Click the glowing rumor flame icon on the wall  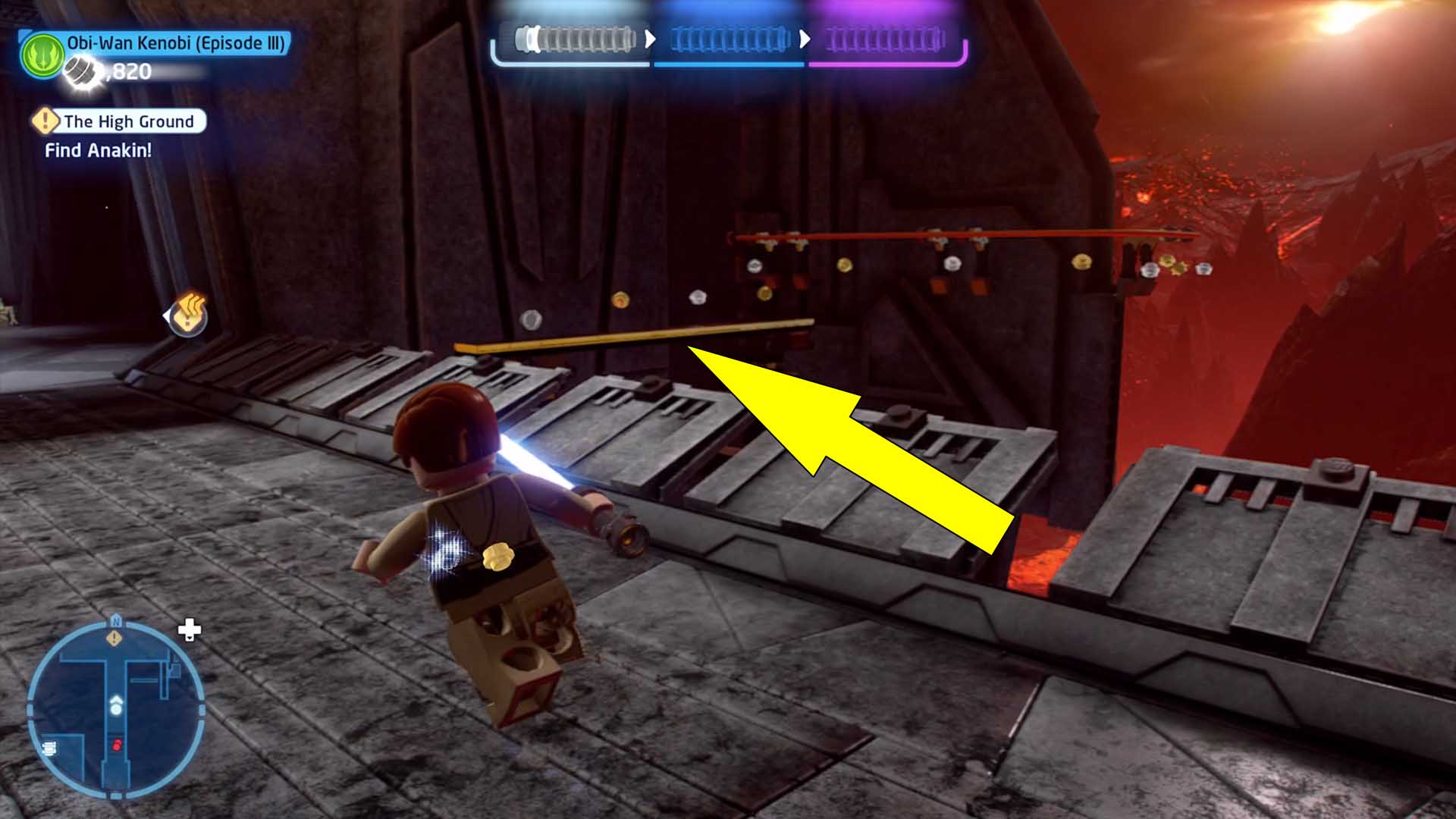point(187,317)
